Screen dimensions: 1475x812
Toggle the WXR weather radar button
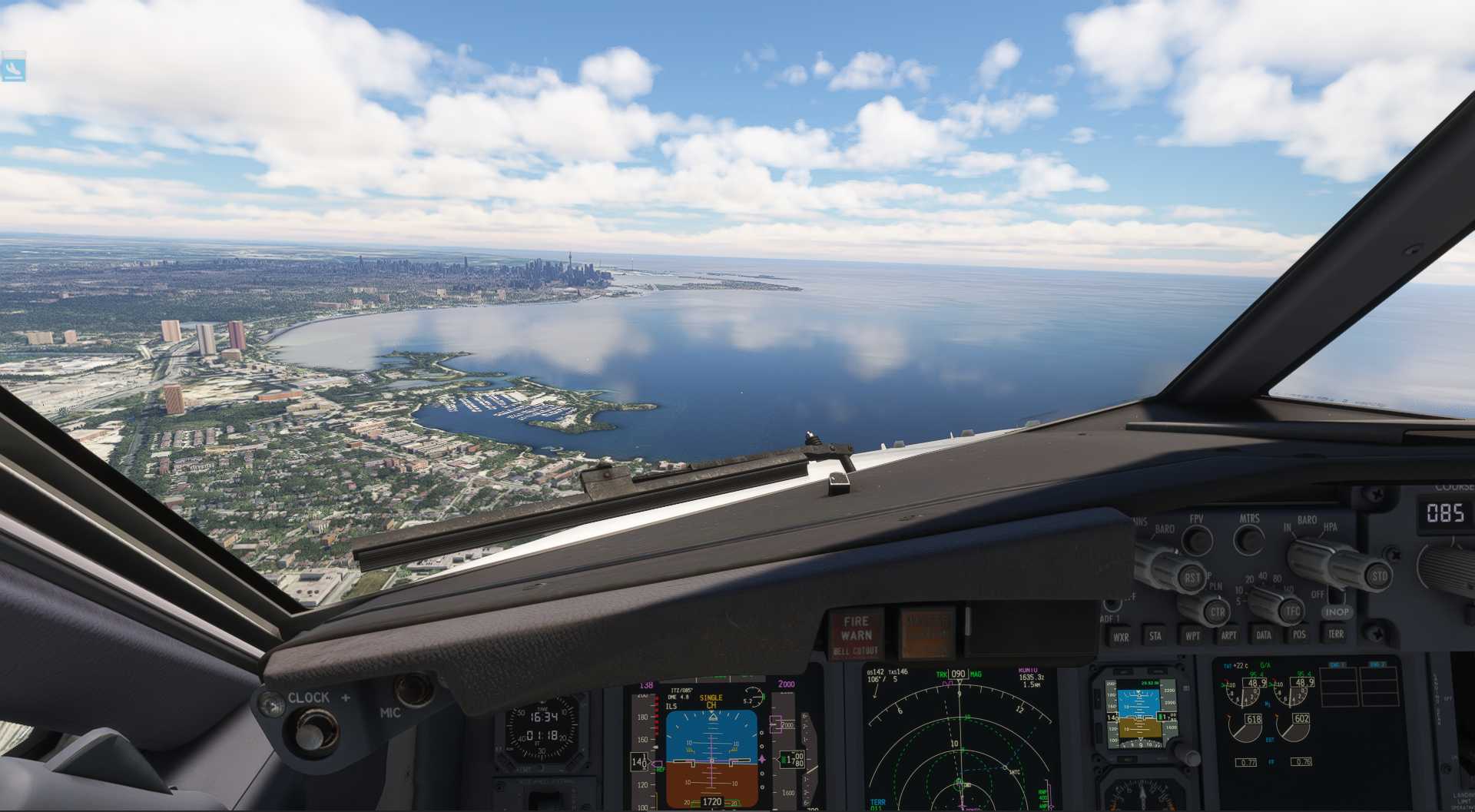coord(1121,637)
